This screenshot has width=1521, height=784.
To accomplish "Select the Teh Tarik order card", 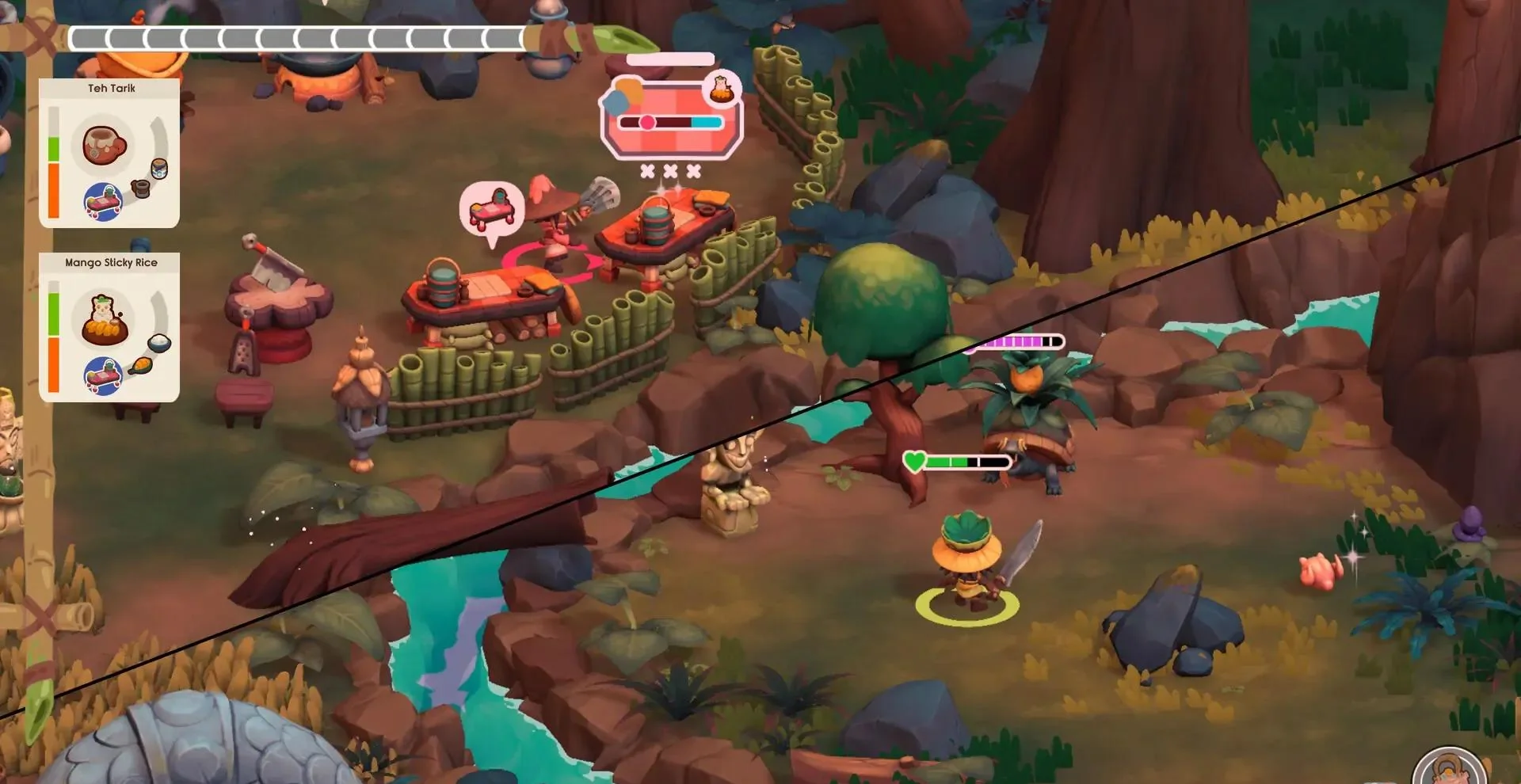I will point(109,153).
